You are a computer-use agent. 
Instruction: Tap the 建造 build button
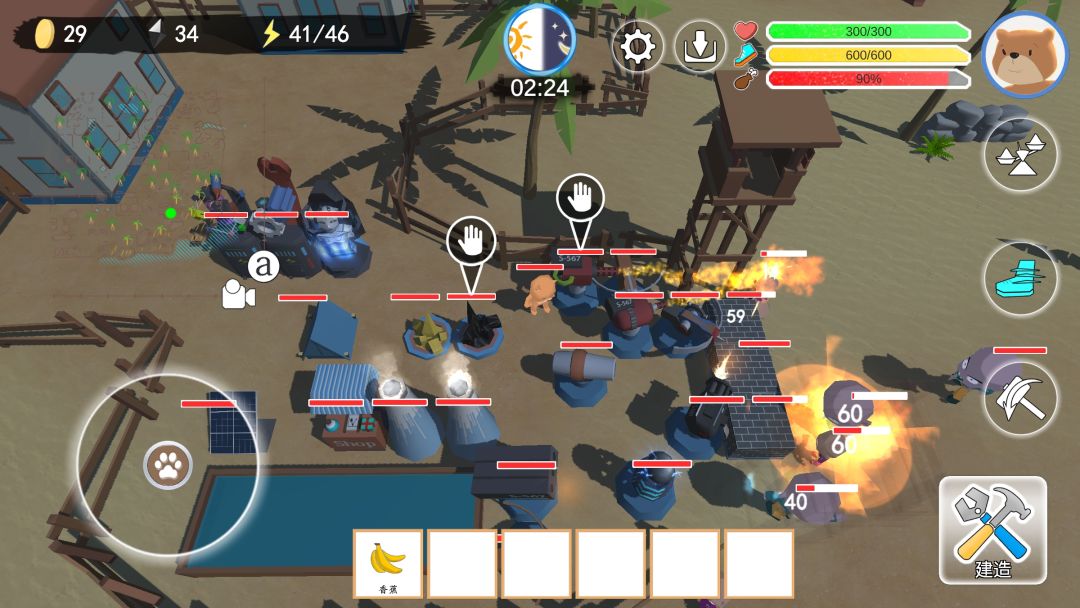click(993, 530)
